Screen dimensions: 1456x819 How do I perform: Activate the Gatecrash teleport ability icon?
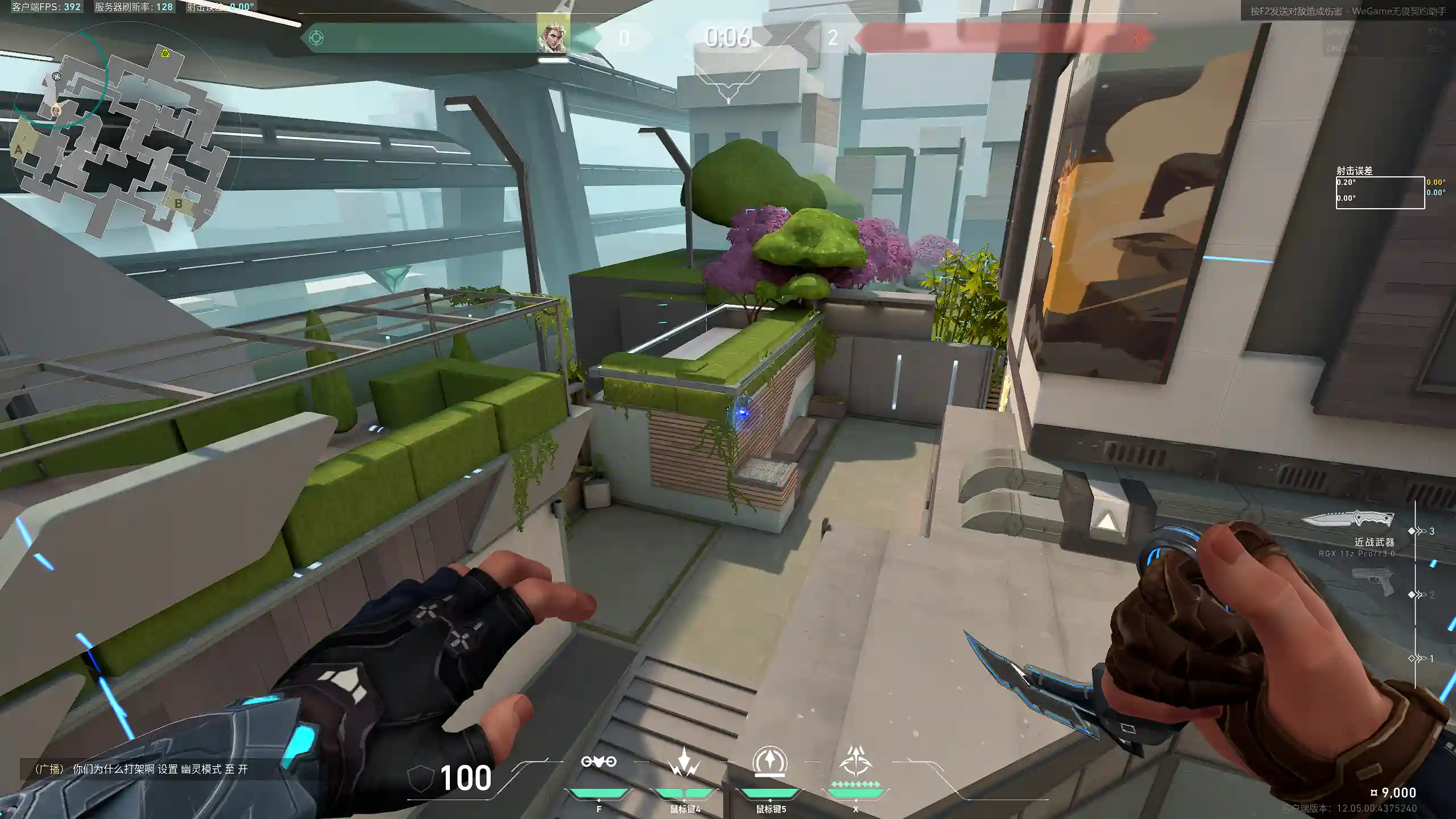click(770, 762)
